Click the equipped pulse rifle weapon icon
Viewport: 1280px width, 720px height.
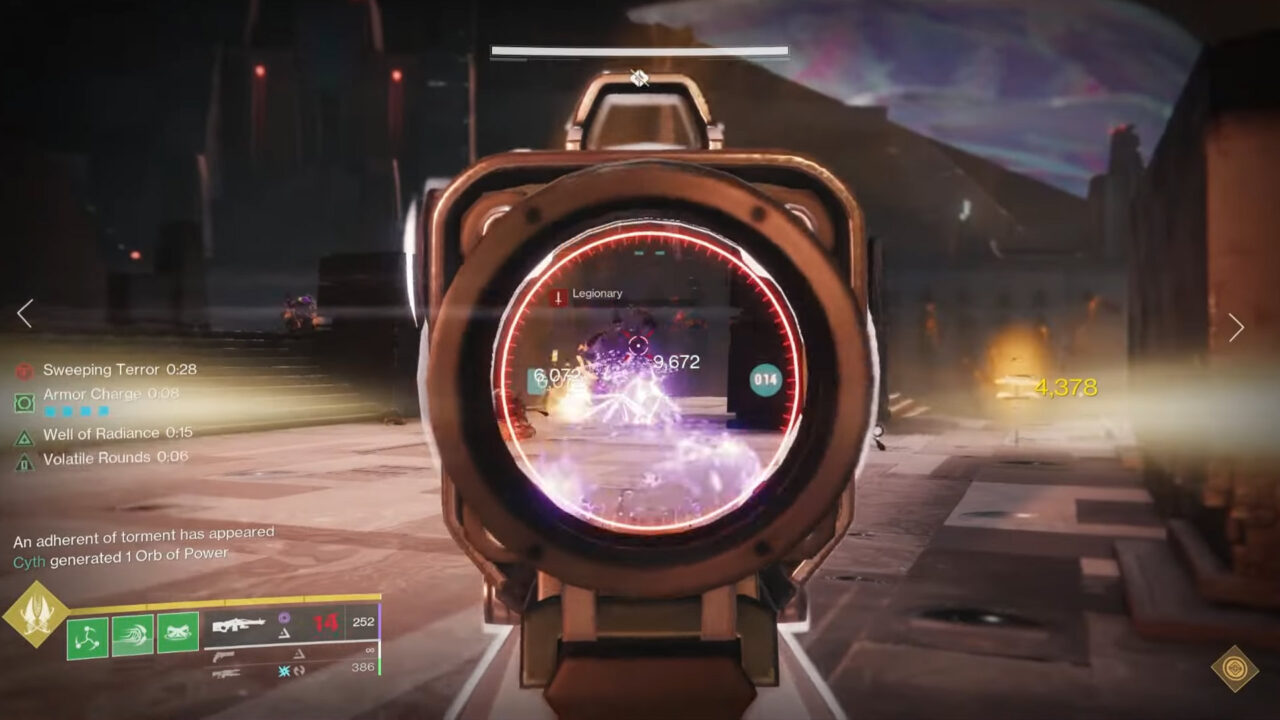239,624
